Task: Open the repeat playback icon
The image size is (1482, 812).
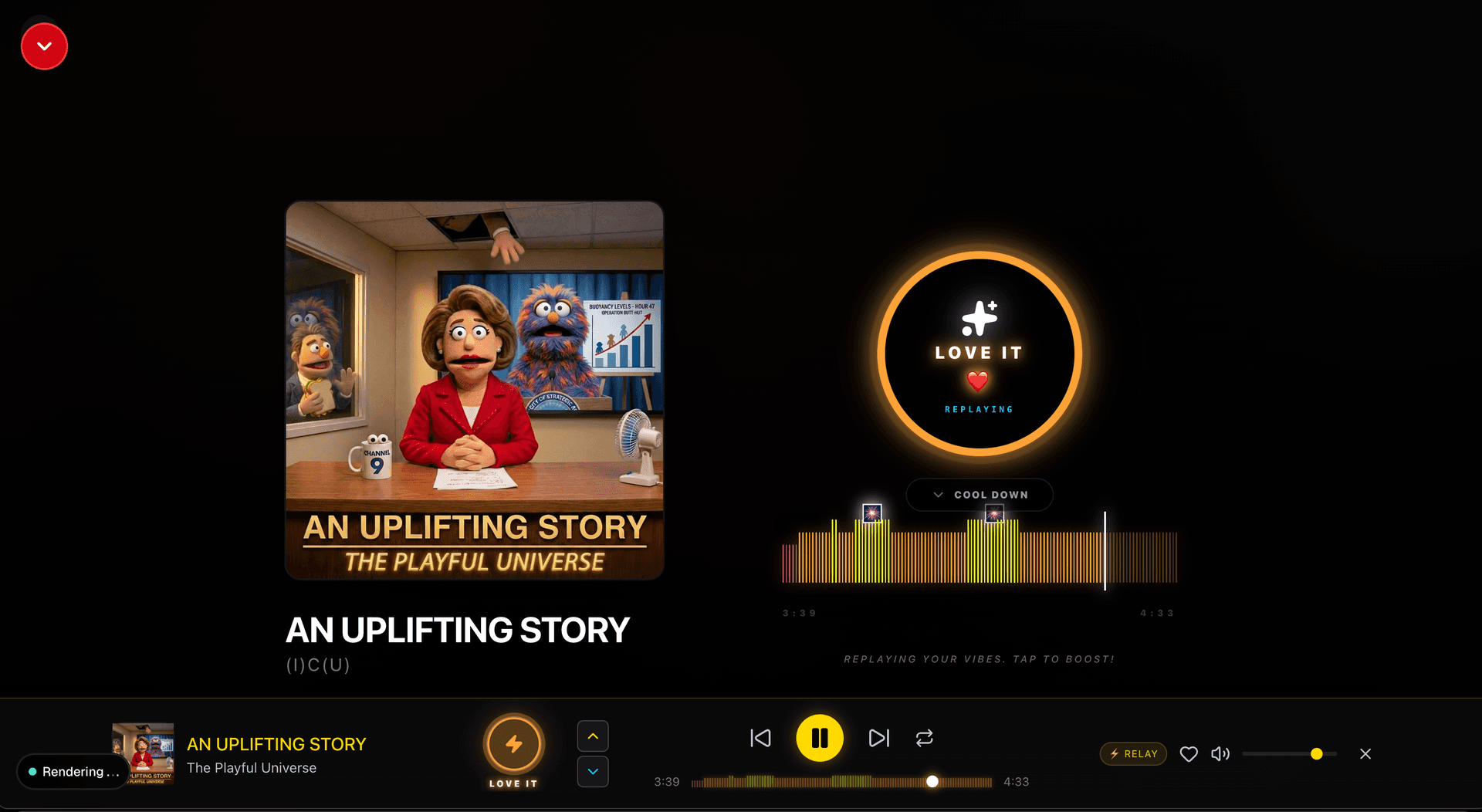Action: point(924,738)
